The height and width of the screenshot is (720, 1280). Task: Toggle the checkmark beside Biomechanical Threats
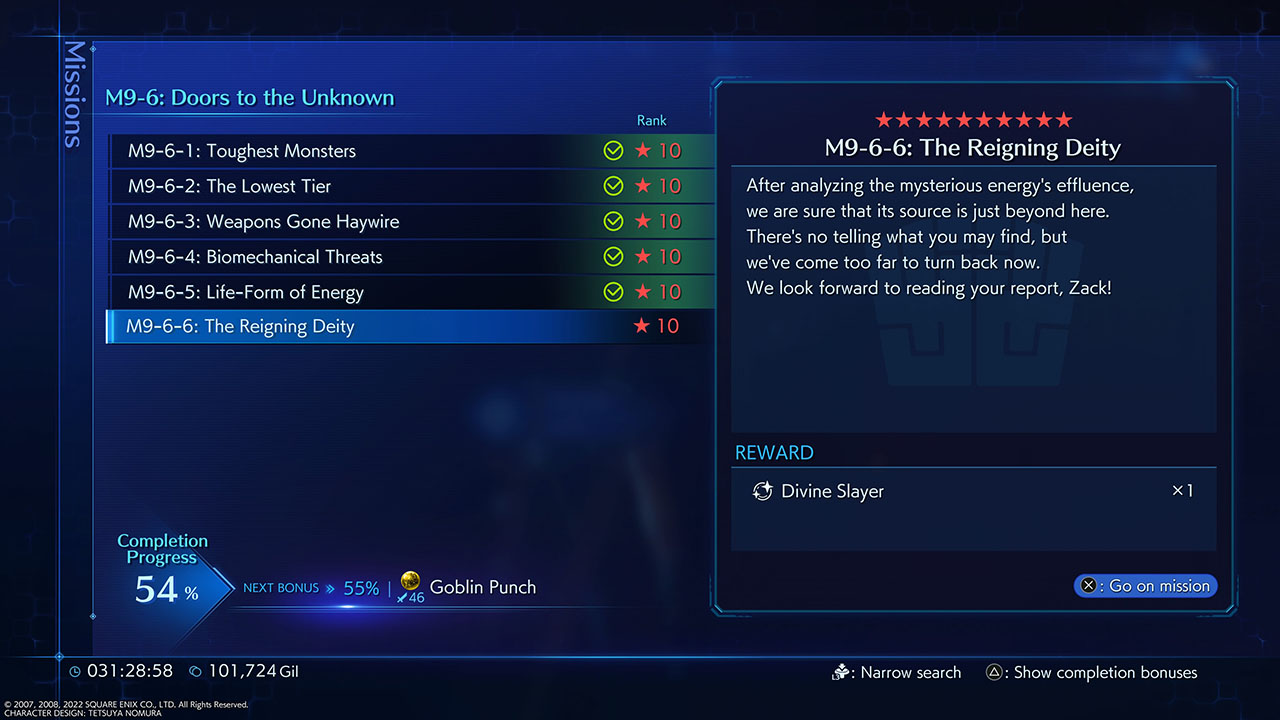coord(613,256)
